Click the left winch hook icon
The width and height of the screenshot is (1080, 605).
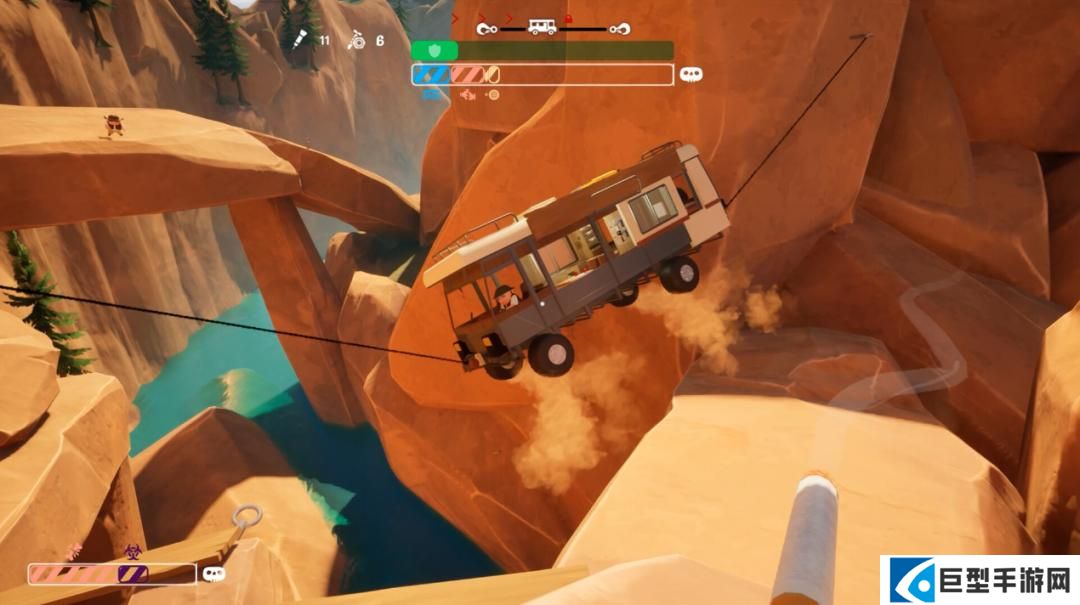(488, 28)
